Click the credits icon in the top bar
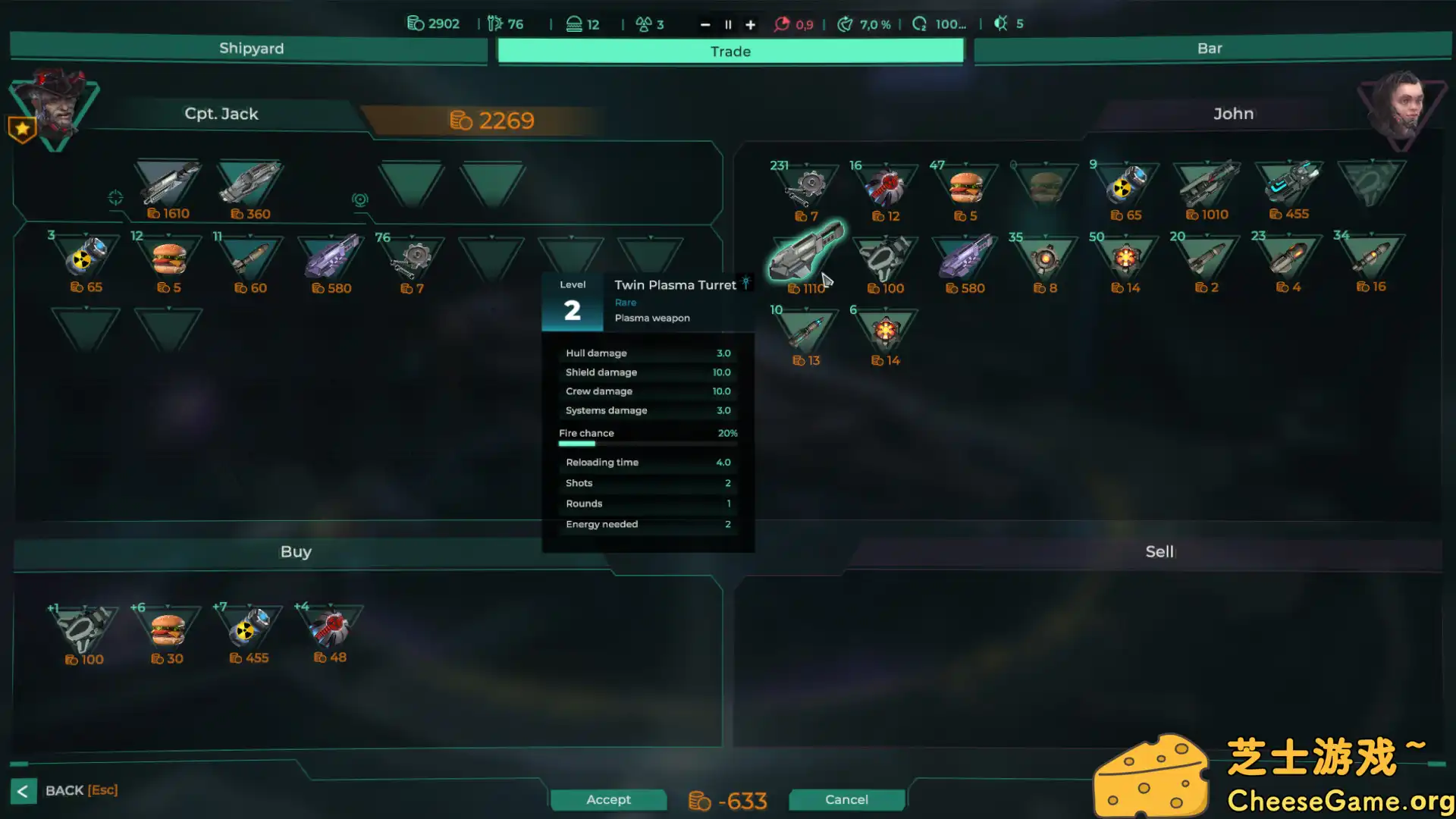Viewport: 1456px width, 819px height. point(414,24)
